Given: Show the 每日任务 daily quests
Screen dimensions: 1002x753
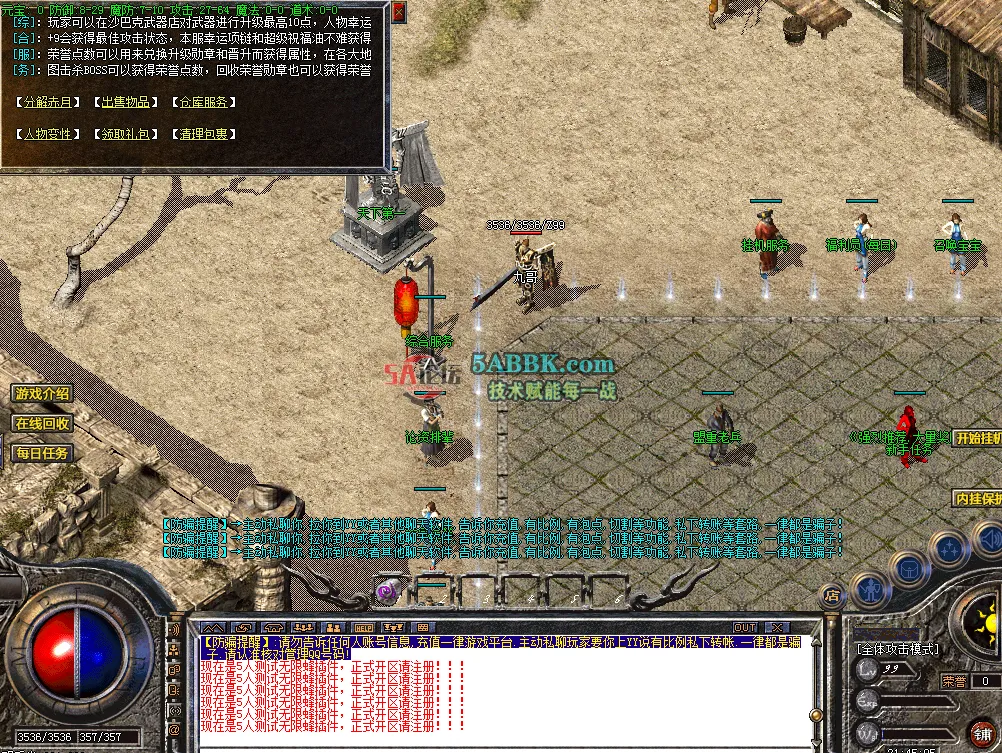Looking at the screenshot, I should click(42, 453).
